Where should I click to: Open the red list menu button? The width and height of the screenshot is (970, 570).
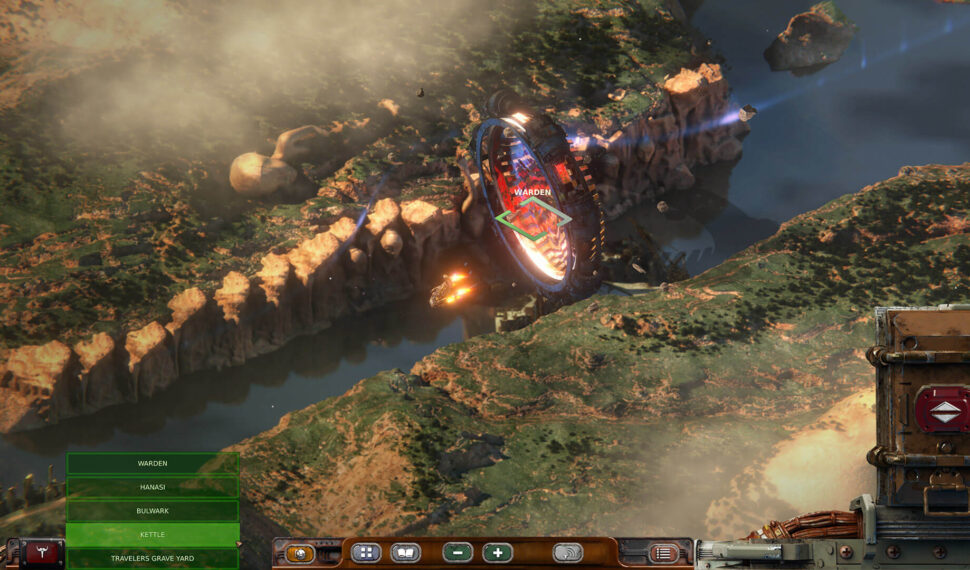click(x=663, y=552)
